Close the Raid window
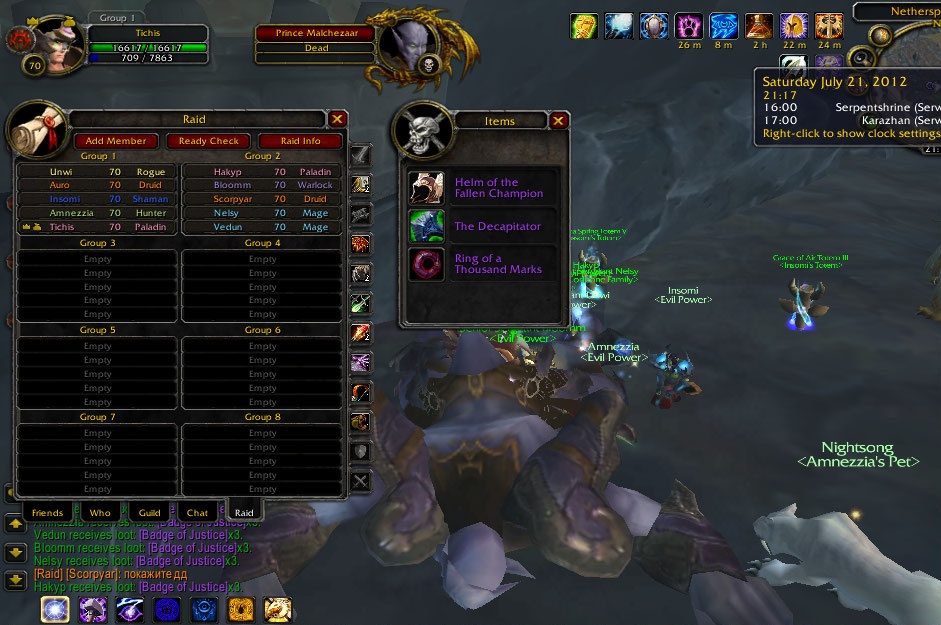 point(338,119)
